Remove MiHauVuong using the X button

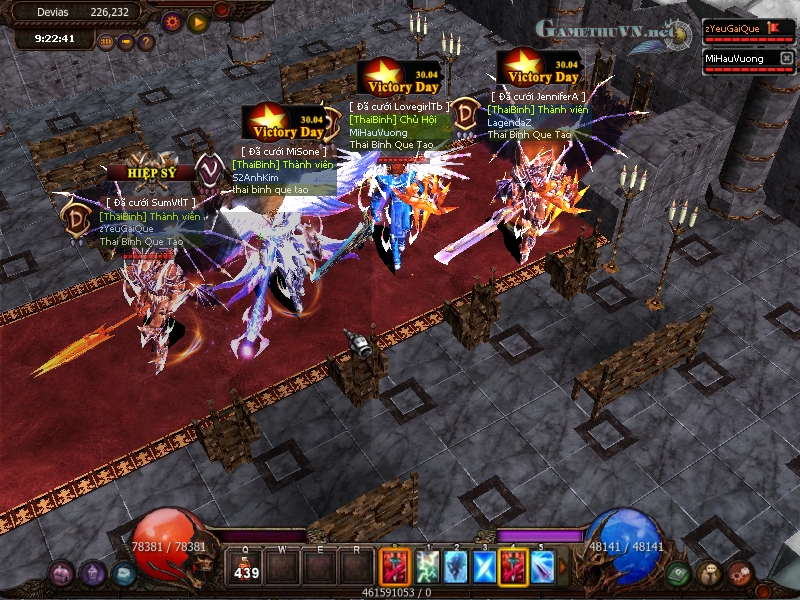click(785, 59)
